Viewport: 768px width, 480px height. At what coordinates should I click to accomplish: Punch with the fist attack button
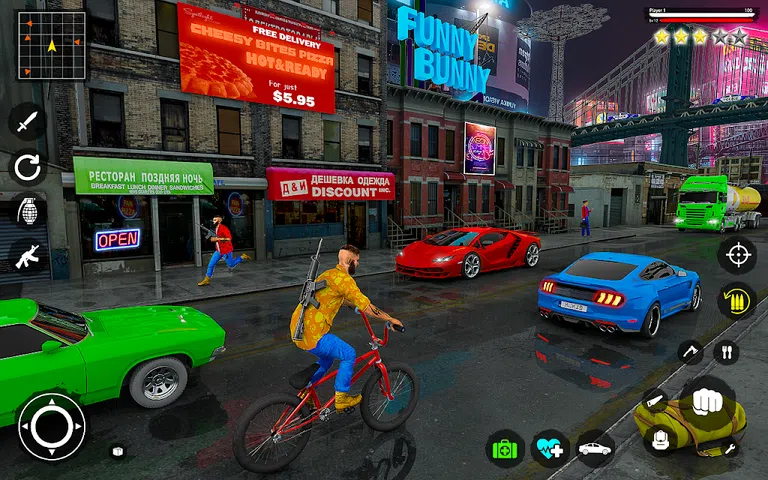[708, 400]
